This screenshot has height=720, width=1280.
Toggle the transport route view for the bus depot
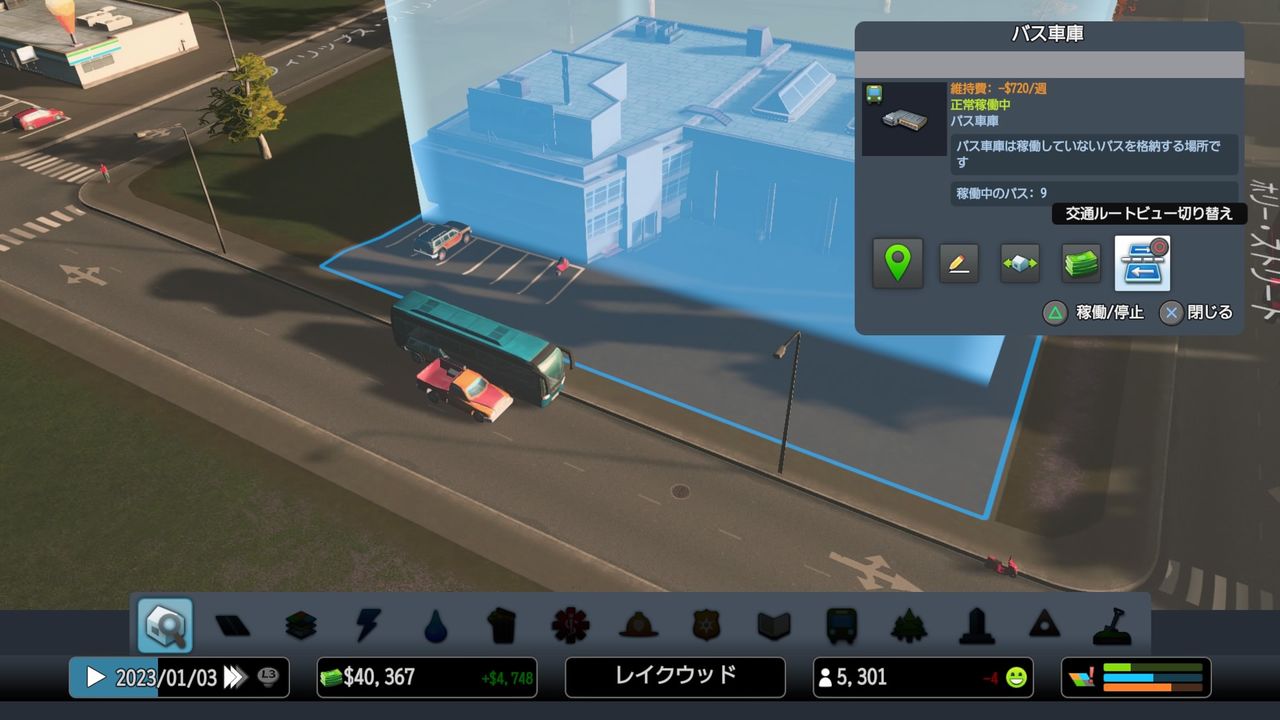pyautogui.click(x=1141, y=262)
